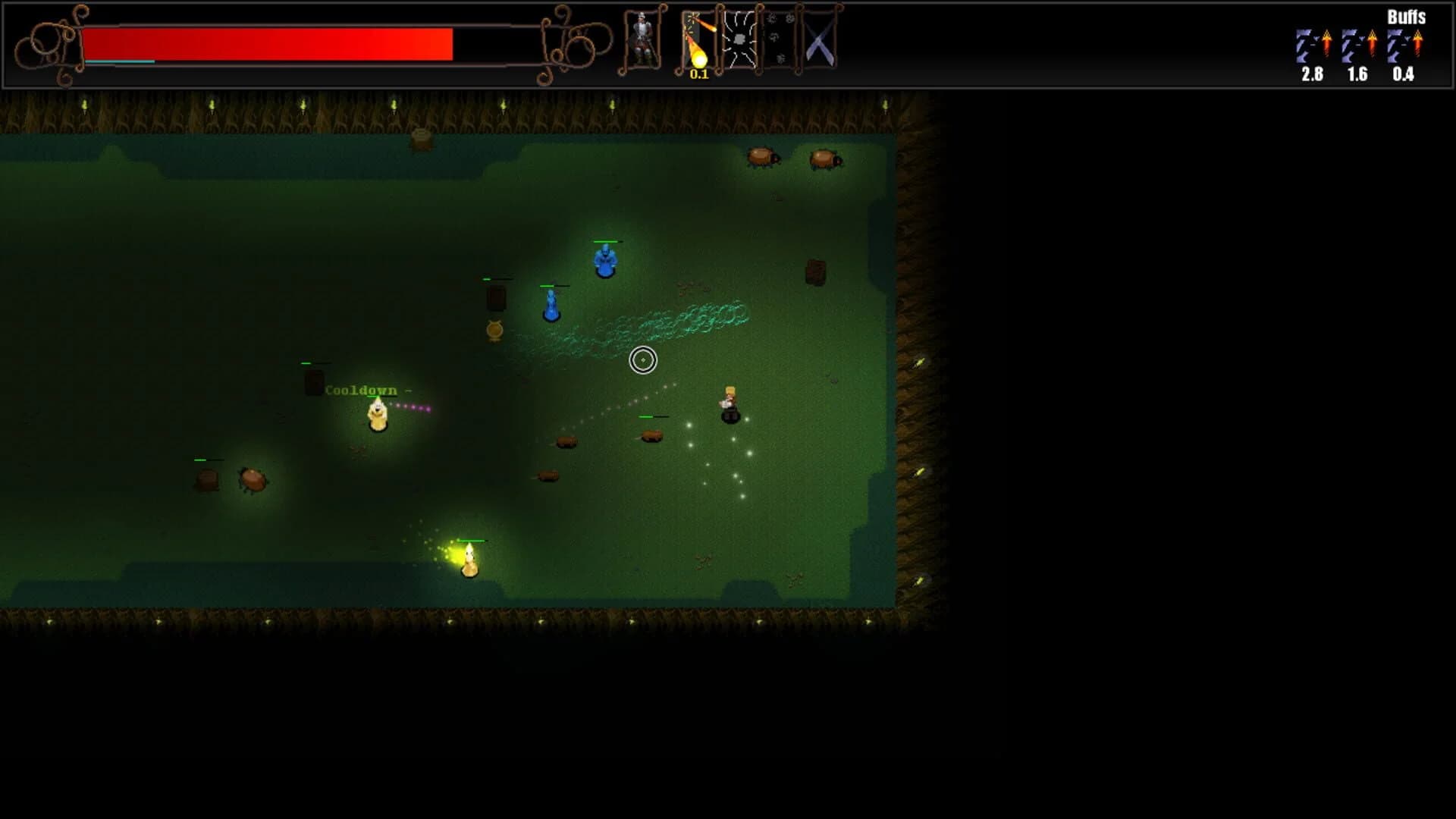Image resolution: width=1456 pixels, height=819 pixels.
Task: Click the teal experience bar below health
Action: click(x=121, y=60)
